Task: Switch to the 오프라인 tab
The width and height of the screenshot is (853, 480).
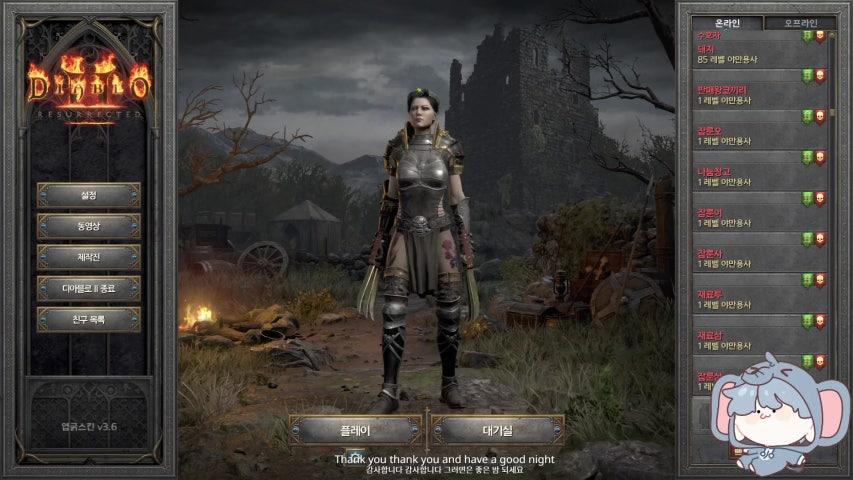Action: pos(798,22)
